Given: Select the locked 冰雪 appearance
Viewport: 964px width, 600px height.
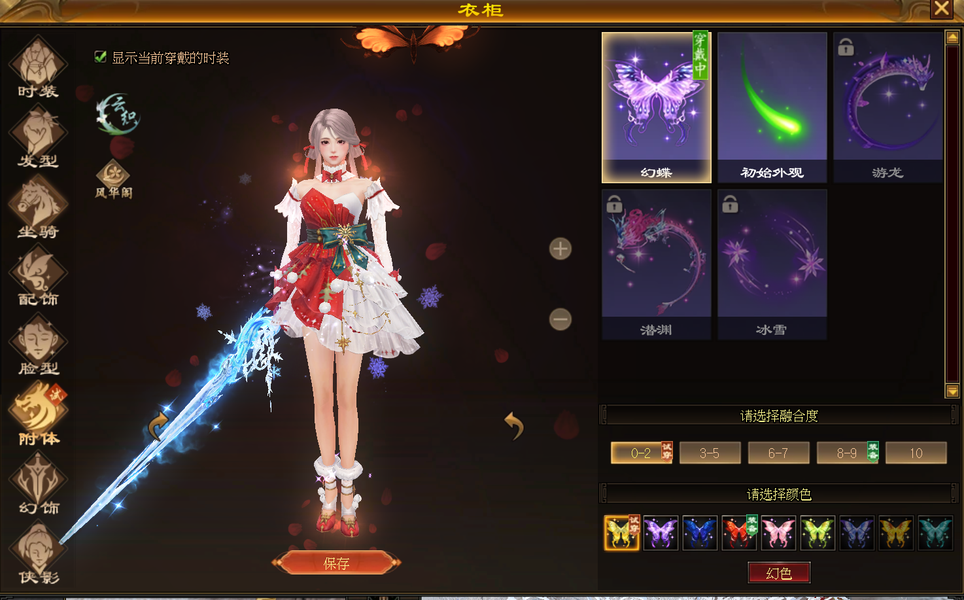Looking at the screenshot, I should tap(772, 263).
